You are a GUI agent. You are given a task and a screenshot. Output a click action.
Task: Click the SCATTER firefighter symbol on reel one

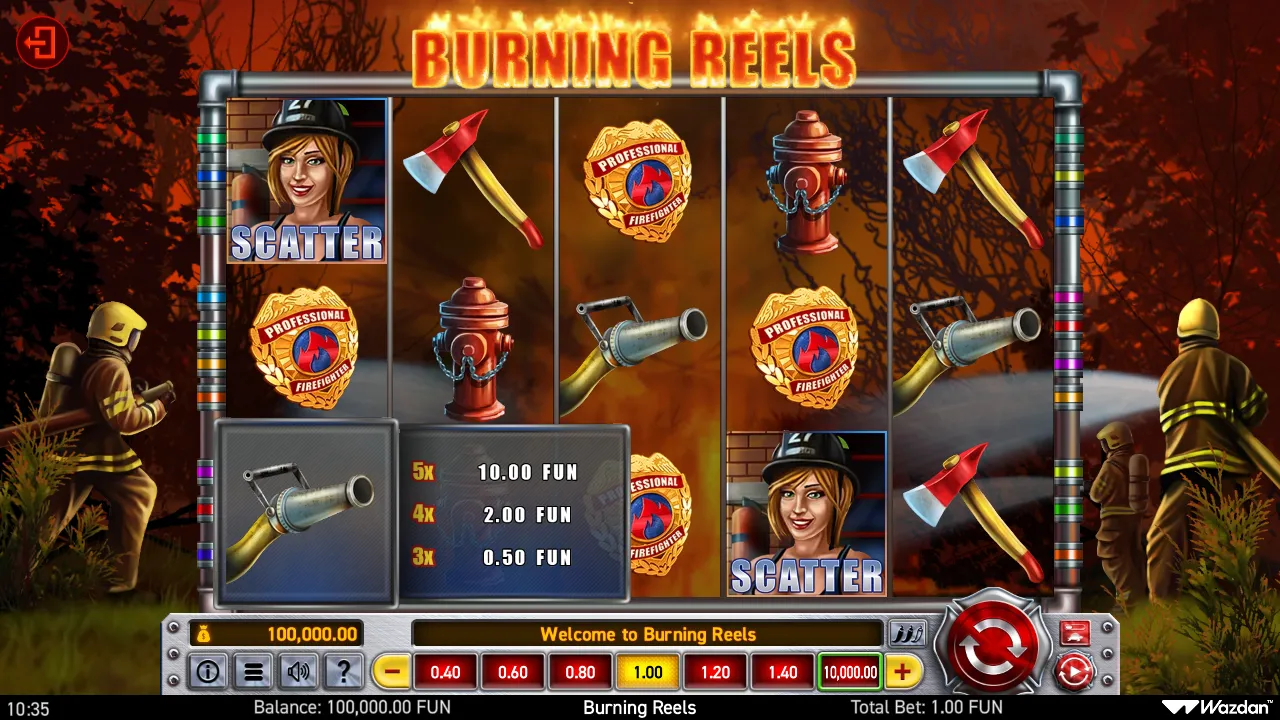click(307, 180)
